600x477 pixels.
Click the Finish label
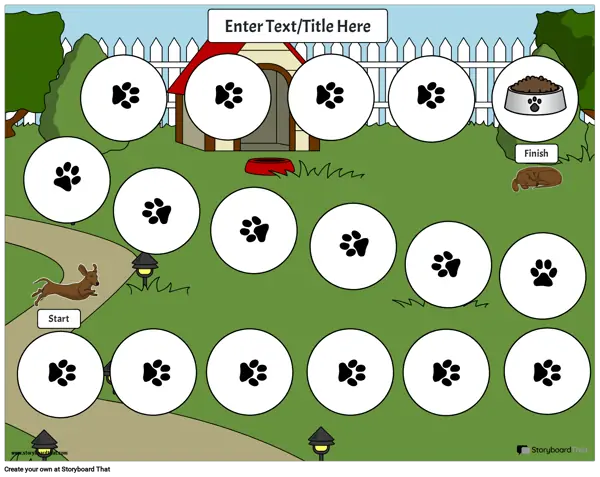coord(536,154)
